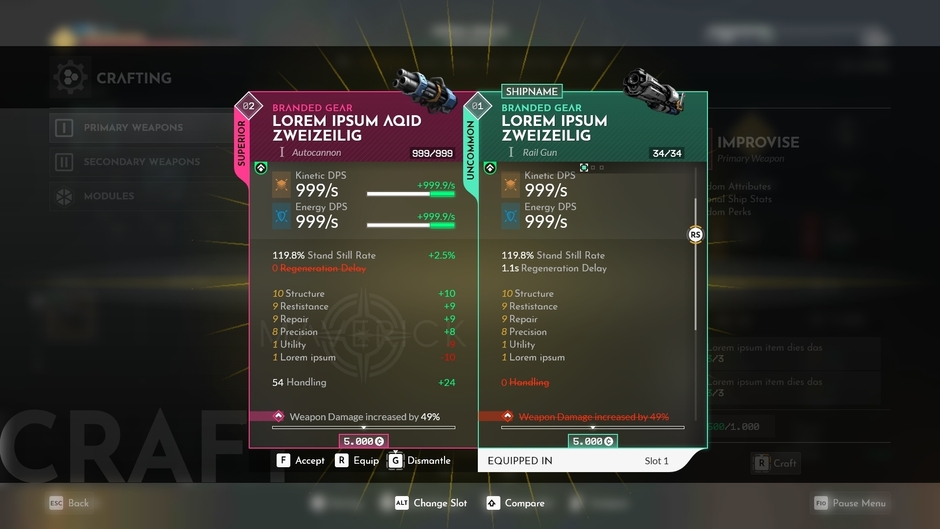This screenshot has height=529, width=940.
Task: Equip the compared weapon
Action: [357, 461]
